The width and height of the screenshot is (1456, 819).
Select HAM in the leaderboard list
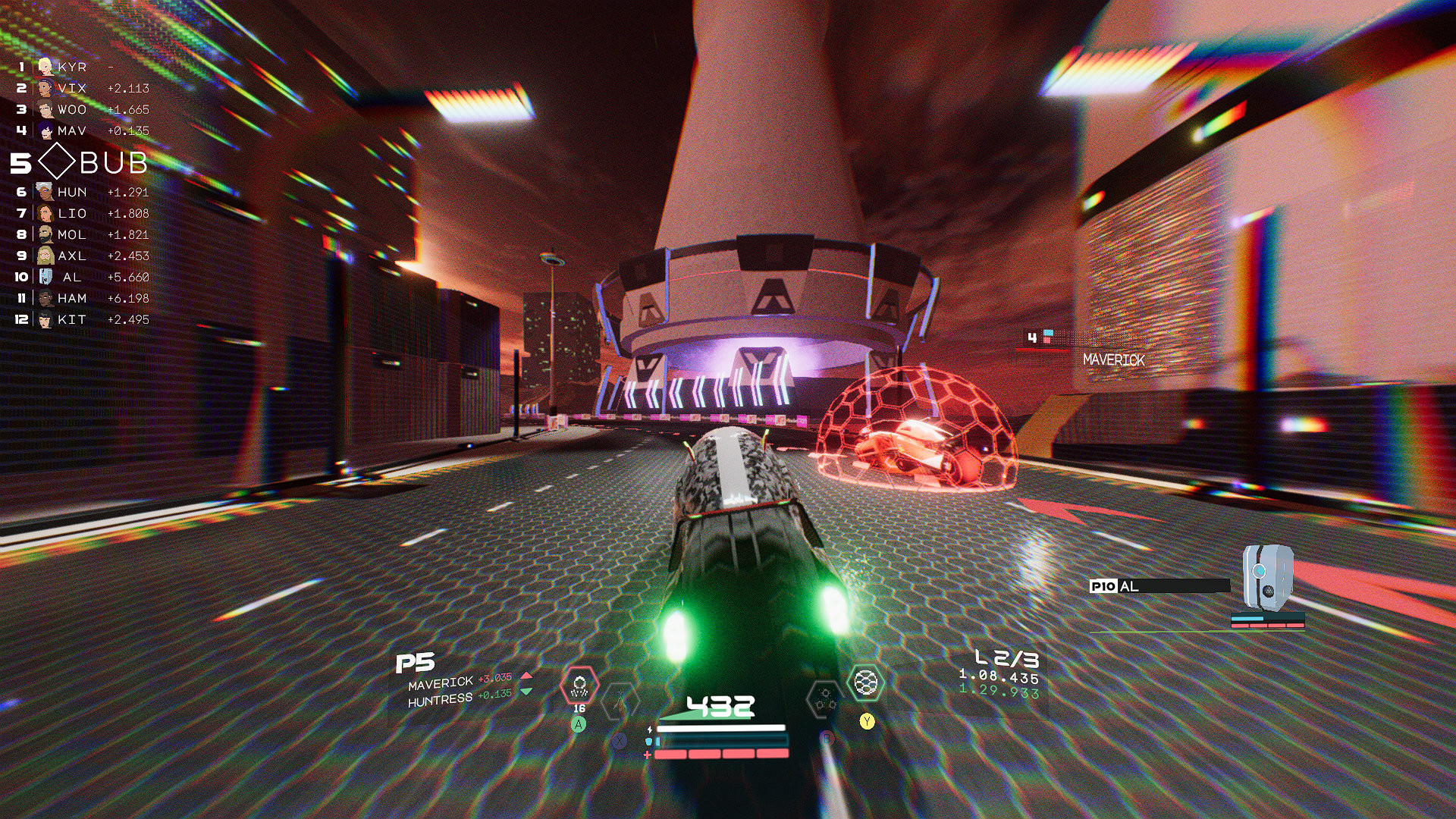point(72,299)
